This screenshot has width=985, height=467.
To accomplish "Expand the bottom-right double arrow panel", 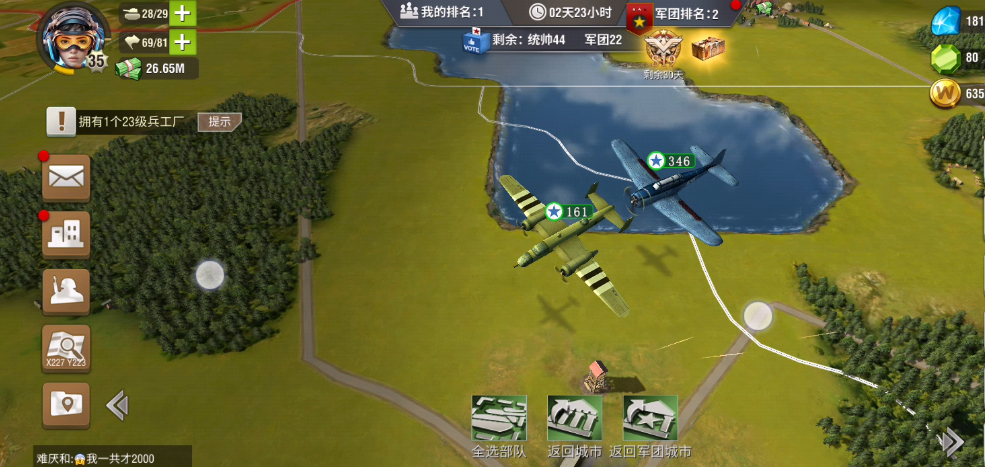I will 952,442.
